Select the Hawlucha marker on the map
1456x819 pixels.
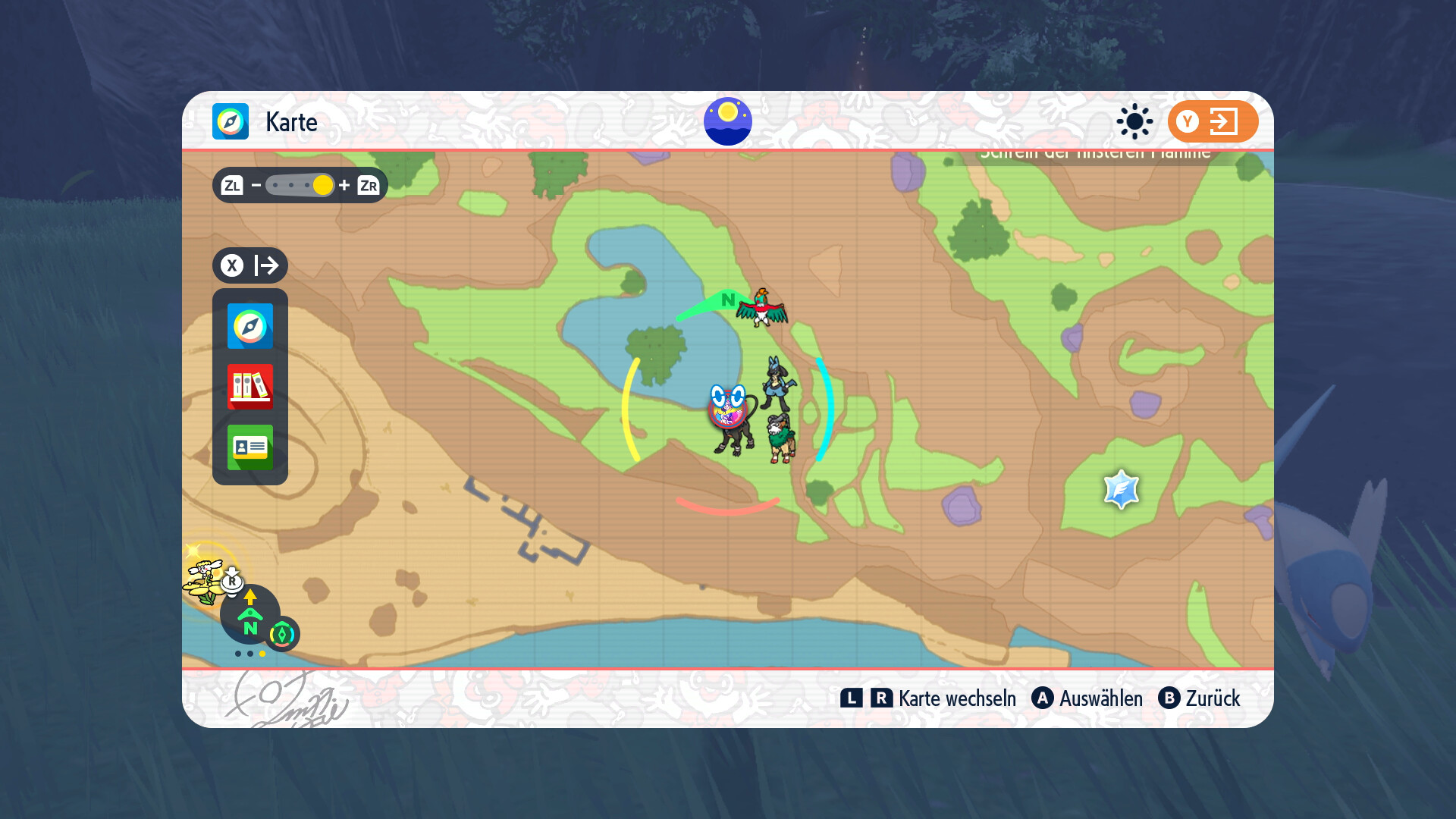tap(763, 307)
